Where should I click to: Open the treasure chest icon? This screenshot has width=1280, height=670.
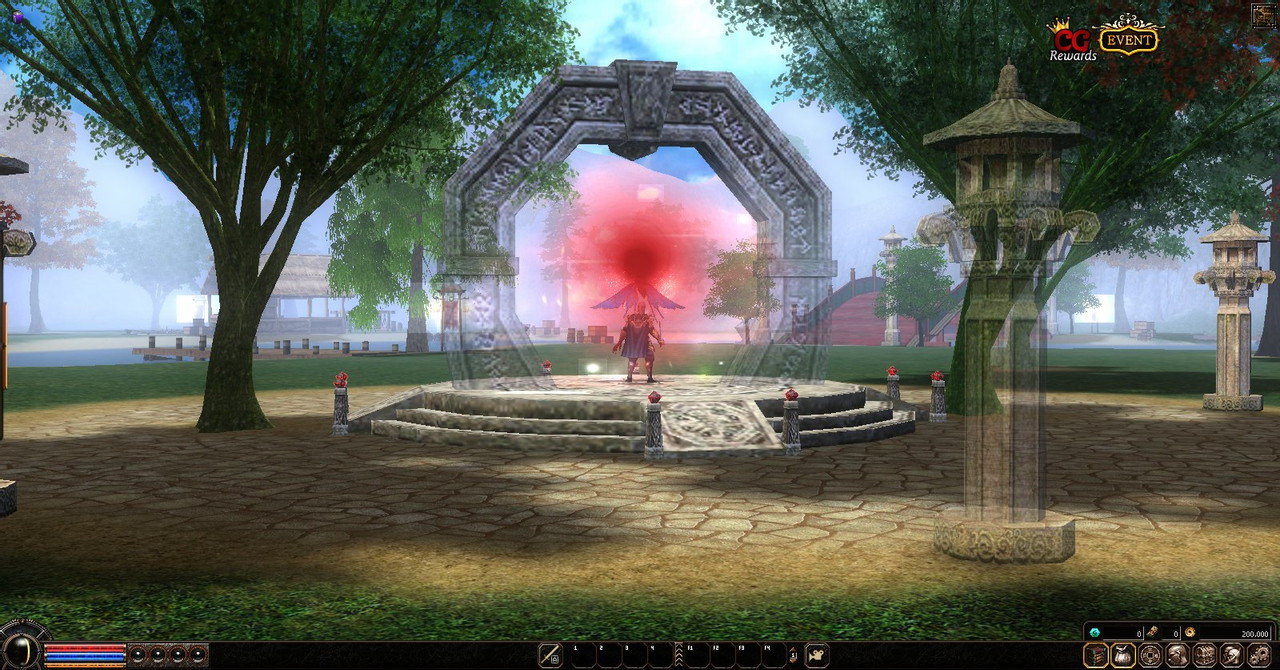1205,655
